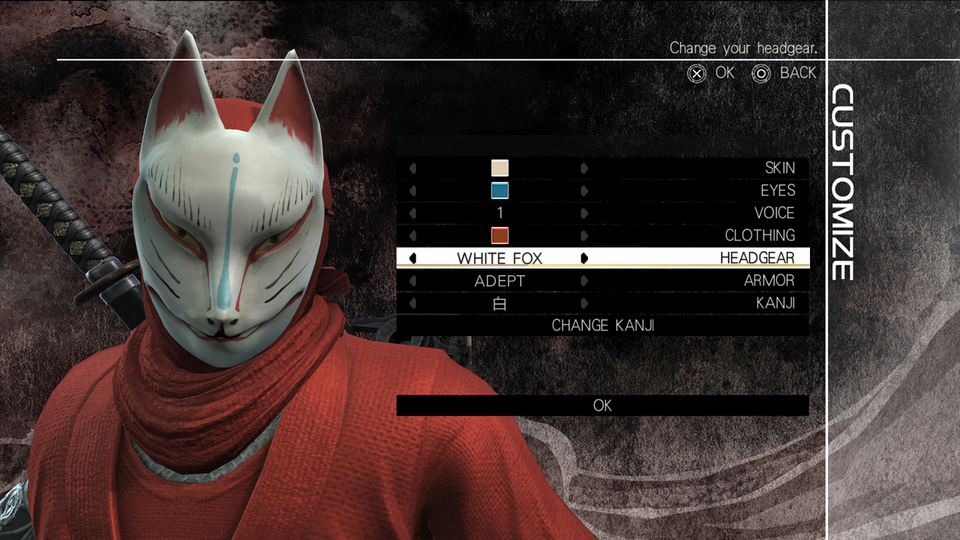
Task: Change to the previous kanji with left arrow
Action: point(413,303)
